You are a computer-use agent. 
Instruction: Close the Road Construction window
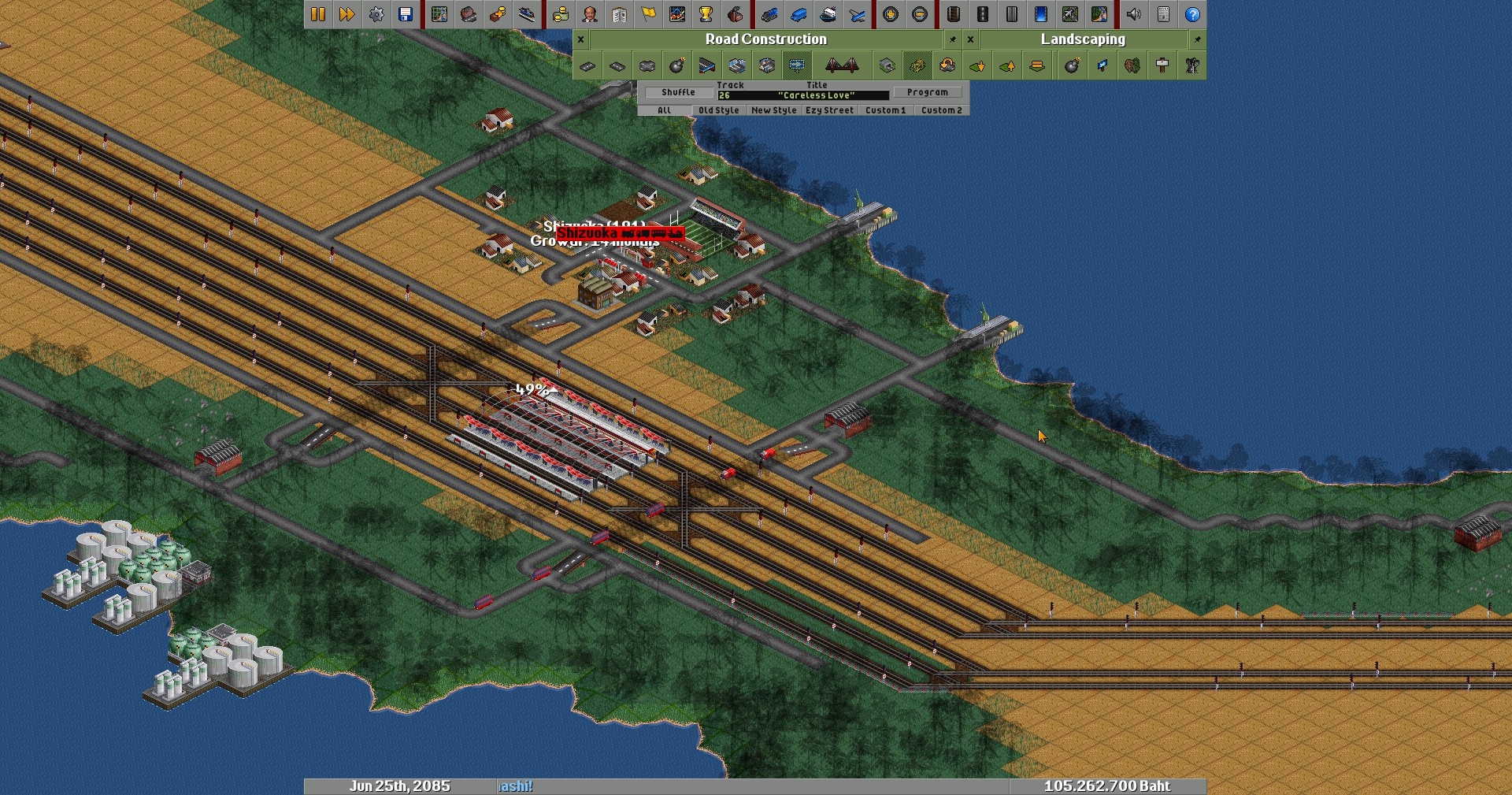click(580, 39)
